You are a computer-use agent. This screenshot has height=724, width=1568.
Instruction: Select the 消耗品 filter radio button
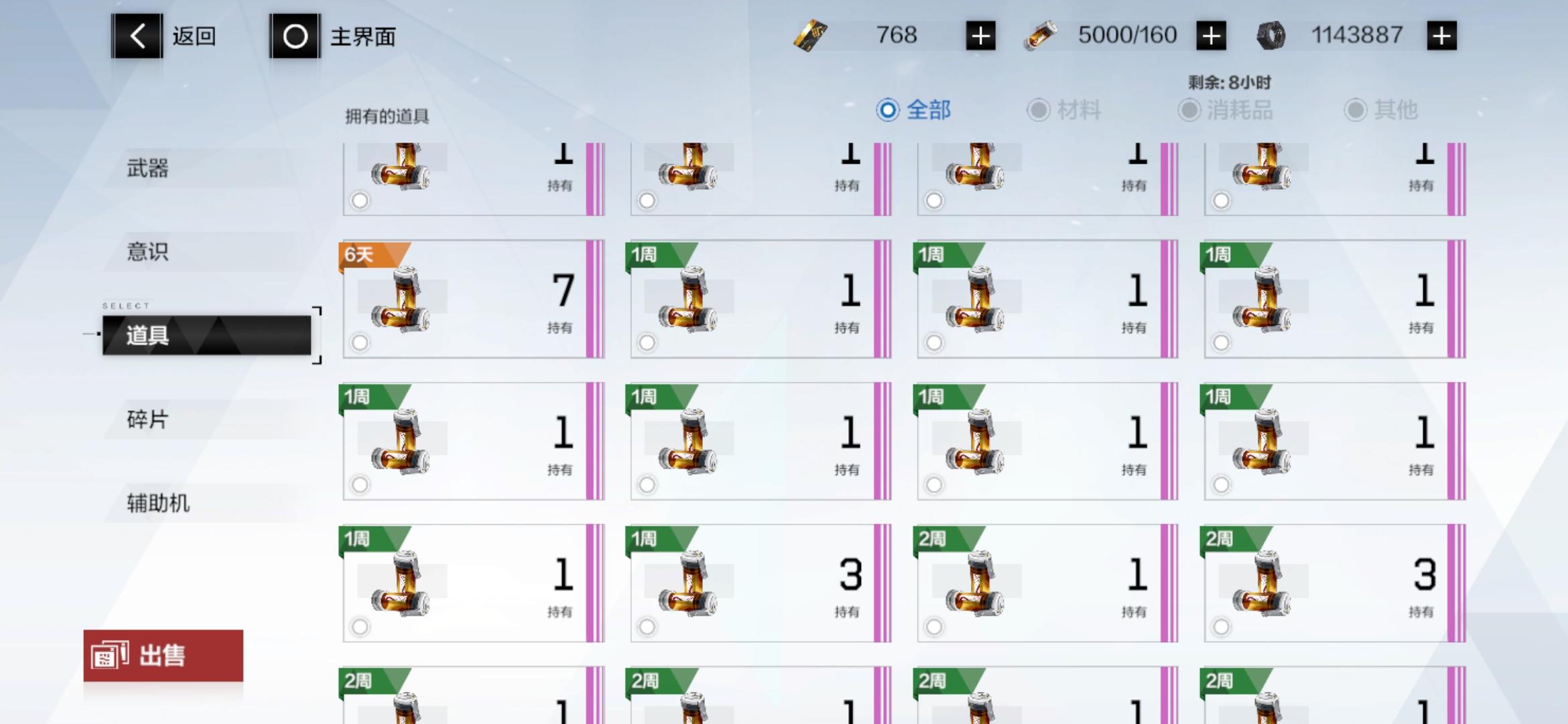1190,111
